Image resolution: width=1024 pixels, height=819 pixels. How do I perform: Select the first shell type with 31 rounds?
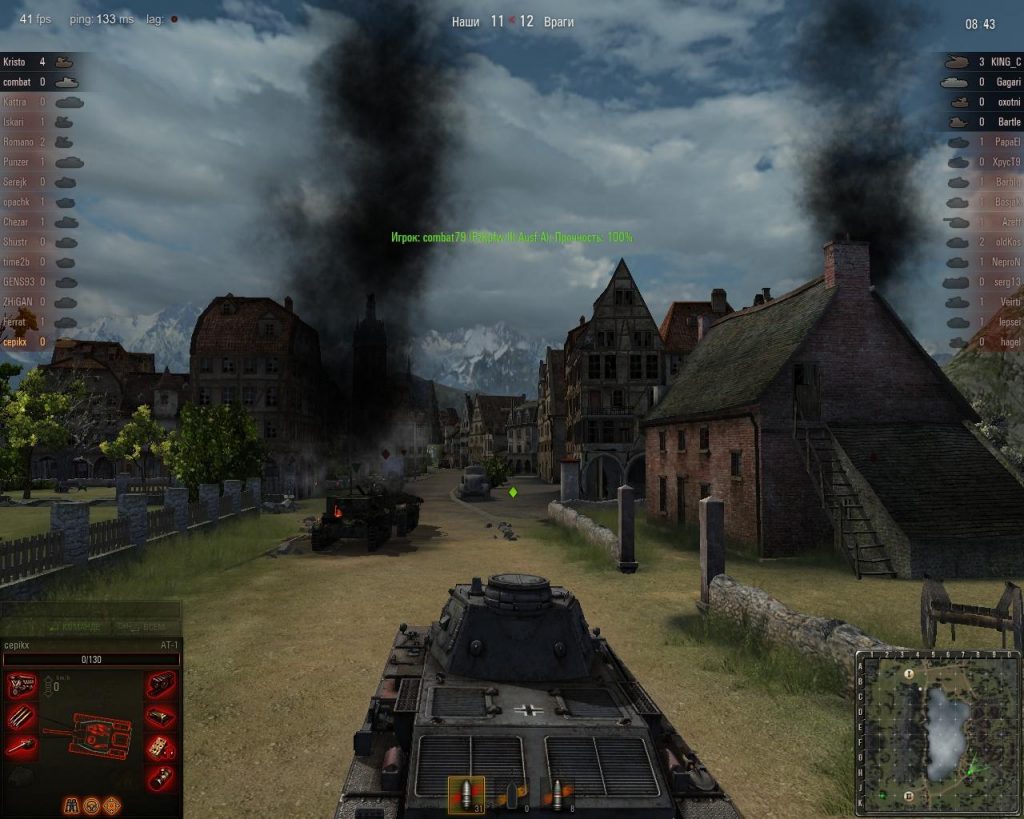[466, 795]
